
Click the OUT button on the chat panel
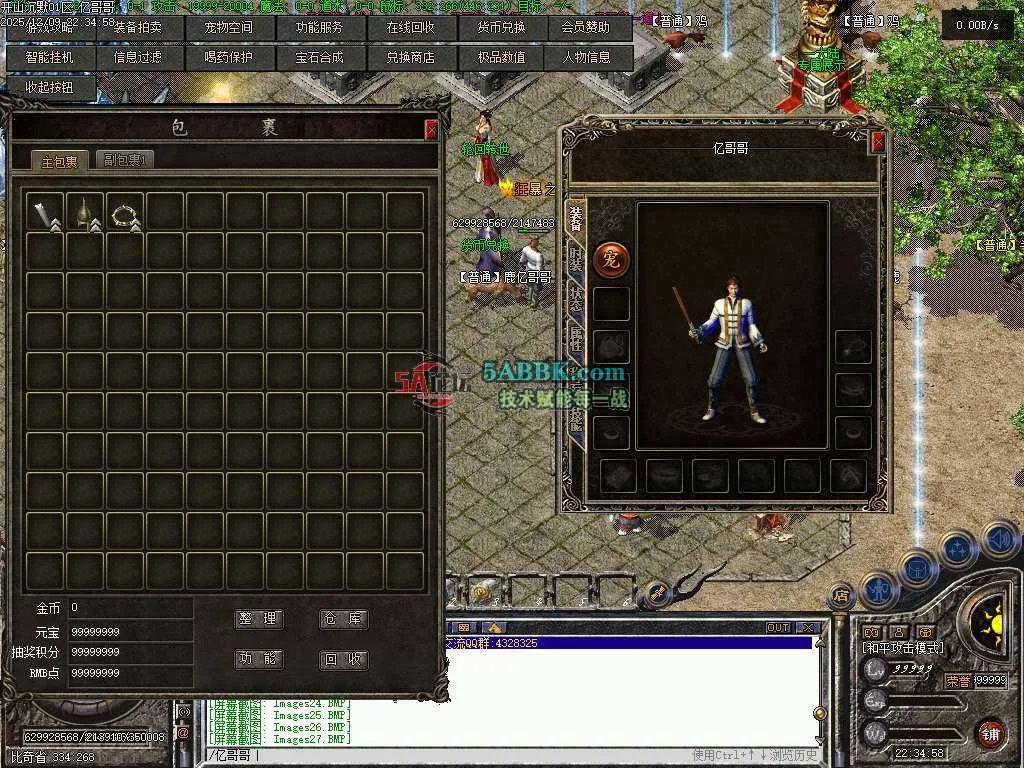778,628
